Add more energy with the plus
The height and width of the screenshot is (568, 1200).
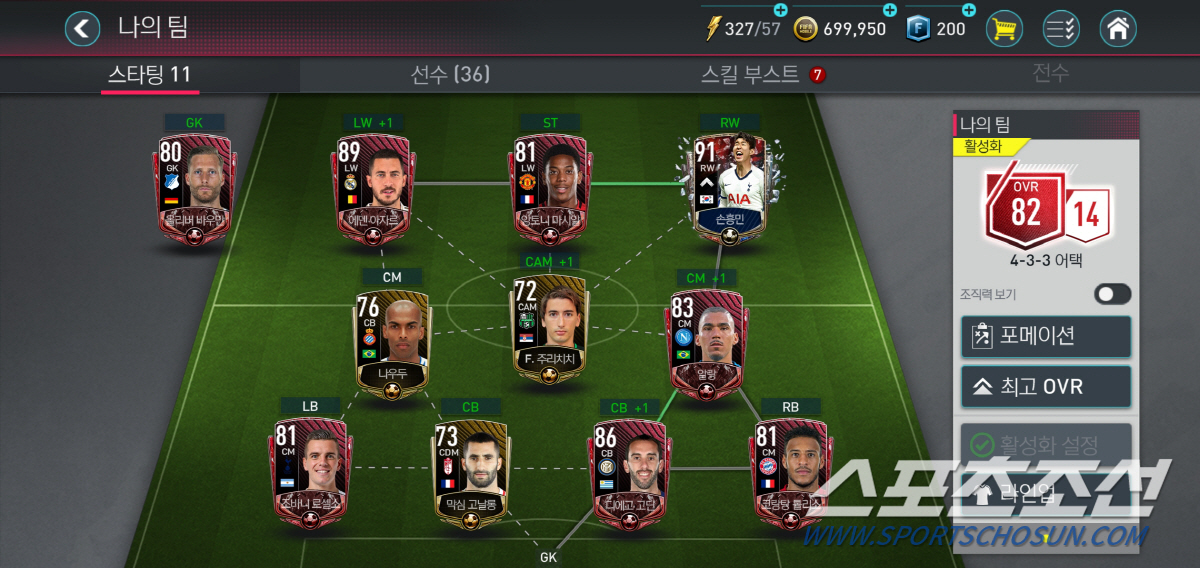(x=780, y=10)
